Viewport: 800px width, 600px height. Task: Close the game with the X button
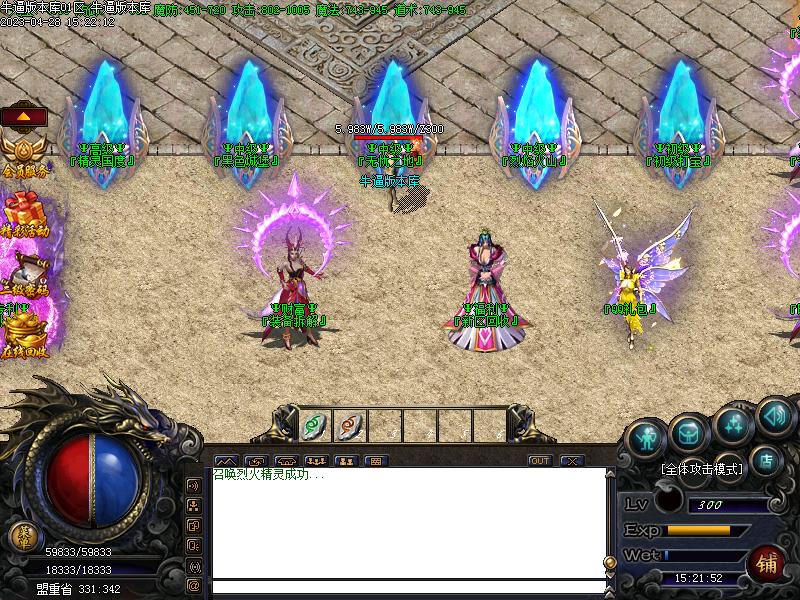pyautogui.click(x=572, y=461)
